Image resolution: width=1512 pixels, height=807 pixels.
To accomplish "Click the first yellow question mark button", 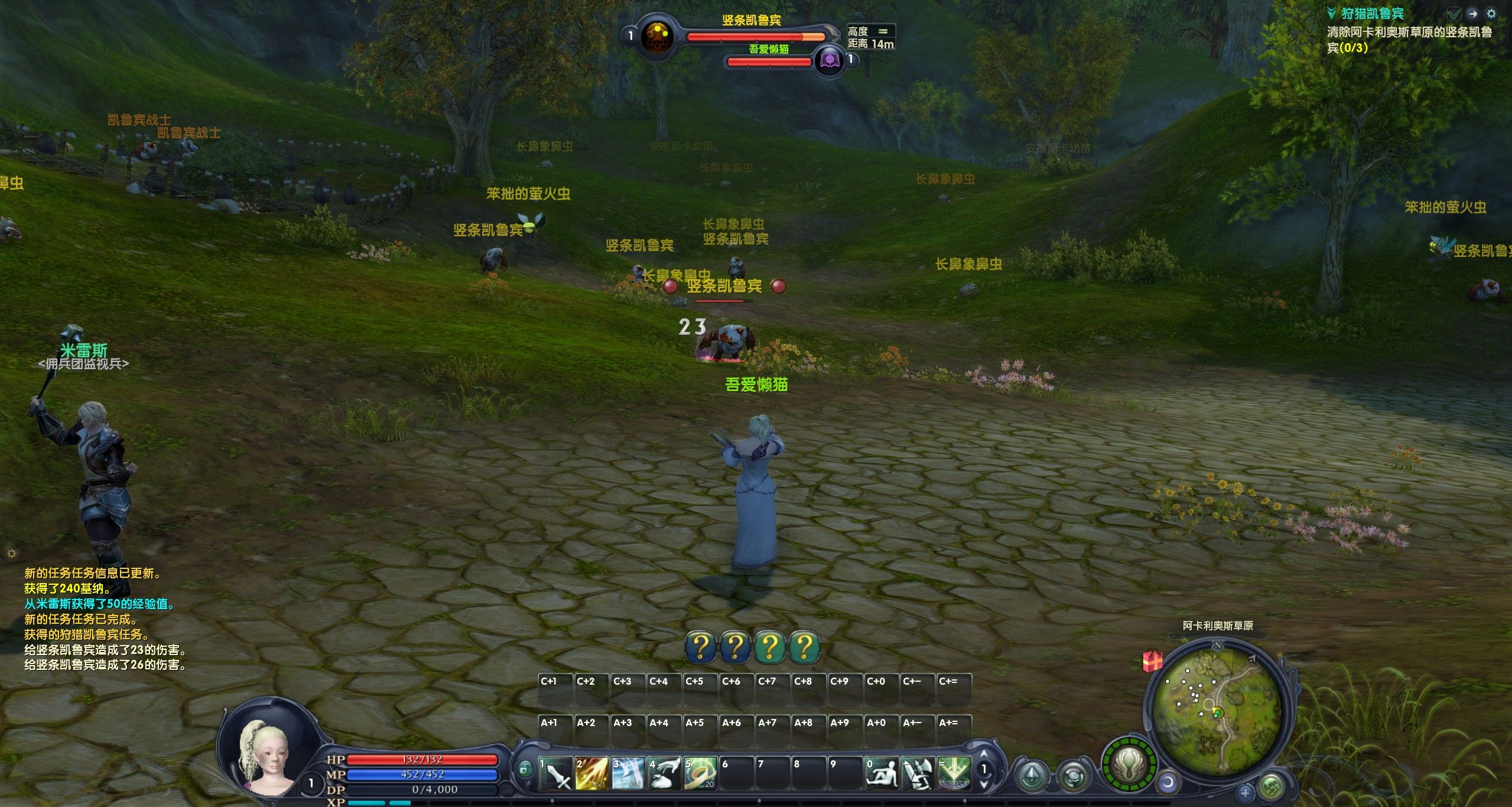I will [700, 647].
